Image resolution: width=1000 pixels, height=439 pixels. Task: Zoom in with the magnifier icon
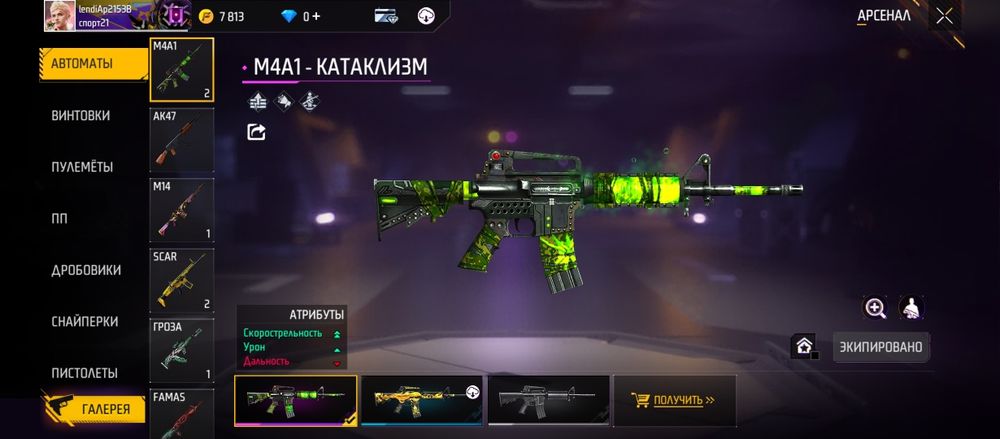(876, 308)
